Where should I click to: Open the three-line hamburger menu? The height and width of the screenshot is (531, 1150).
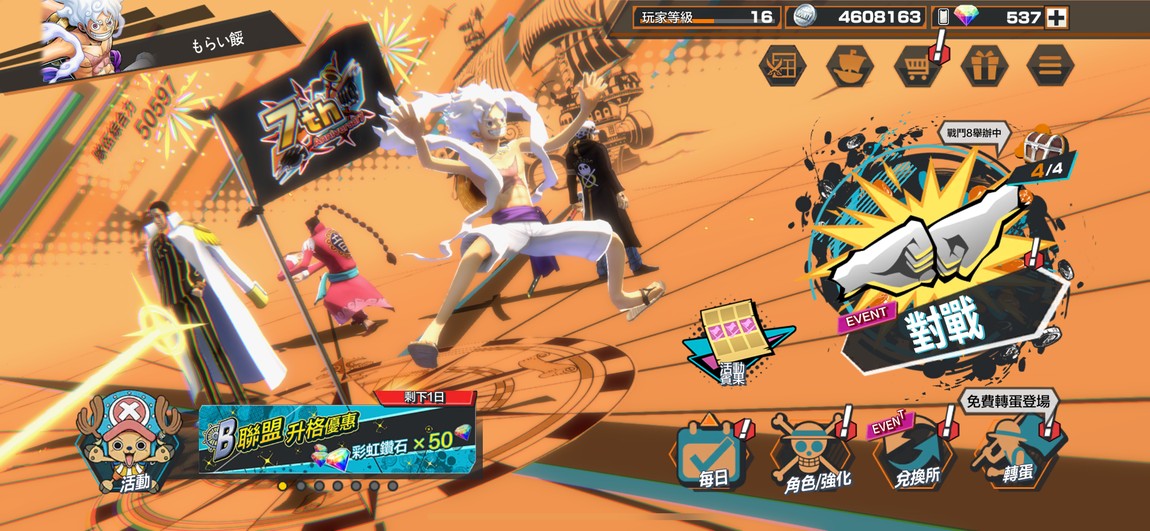click(x=1050, y=66)
